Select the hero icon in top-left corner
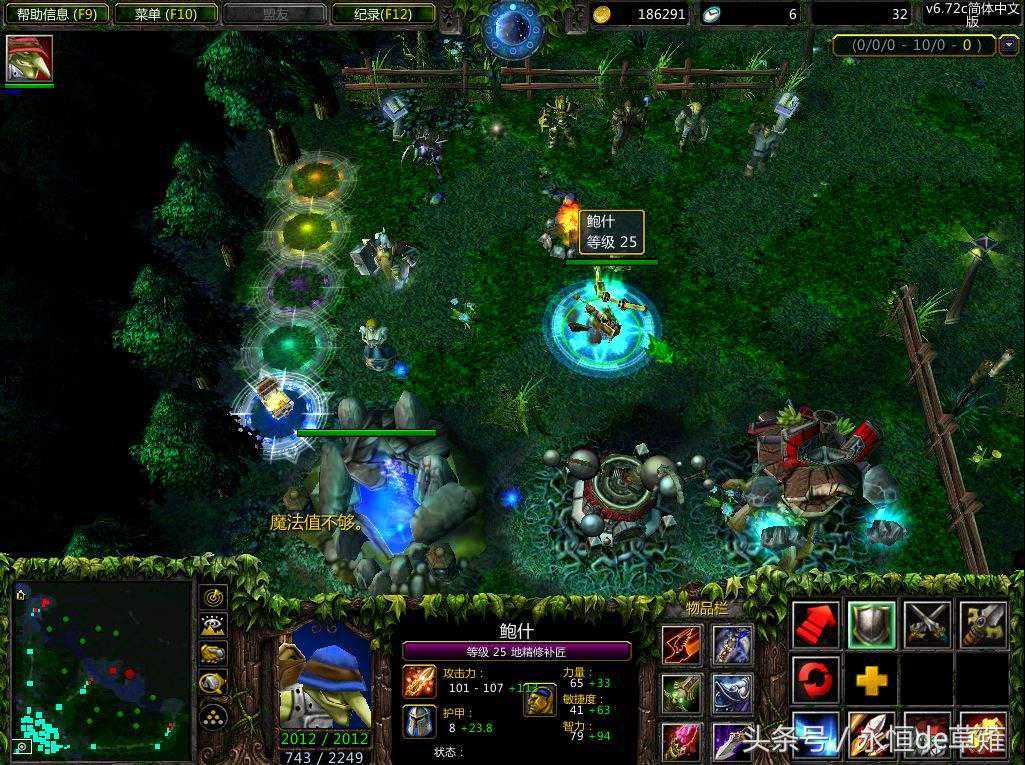The width and height of the screenshot is (1025, 765). [x=29, y=59]
